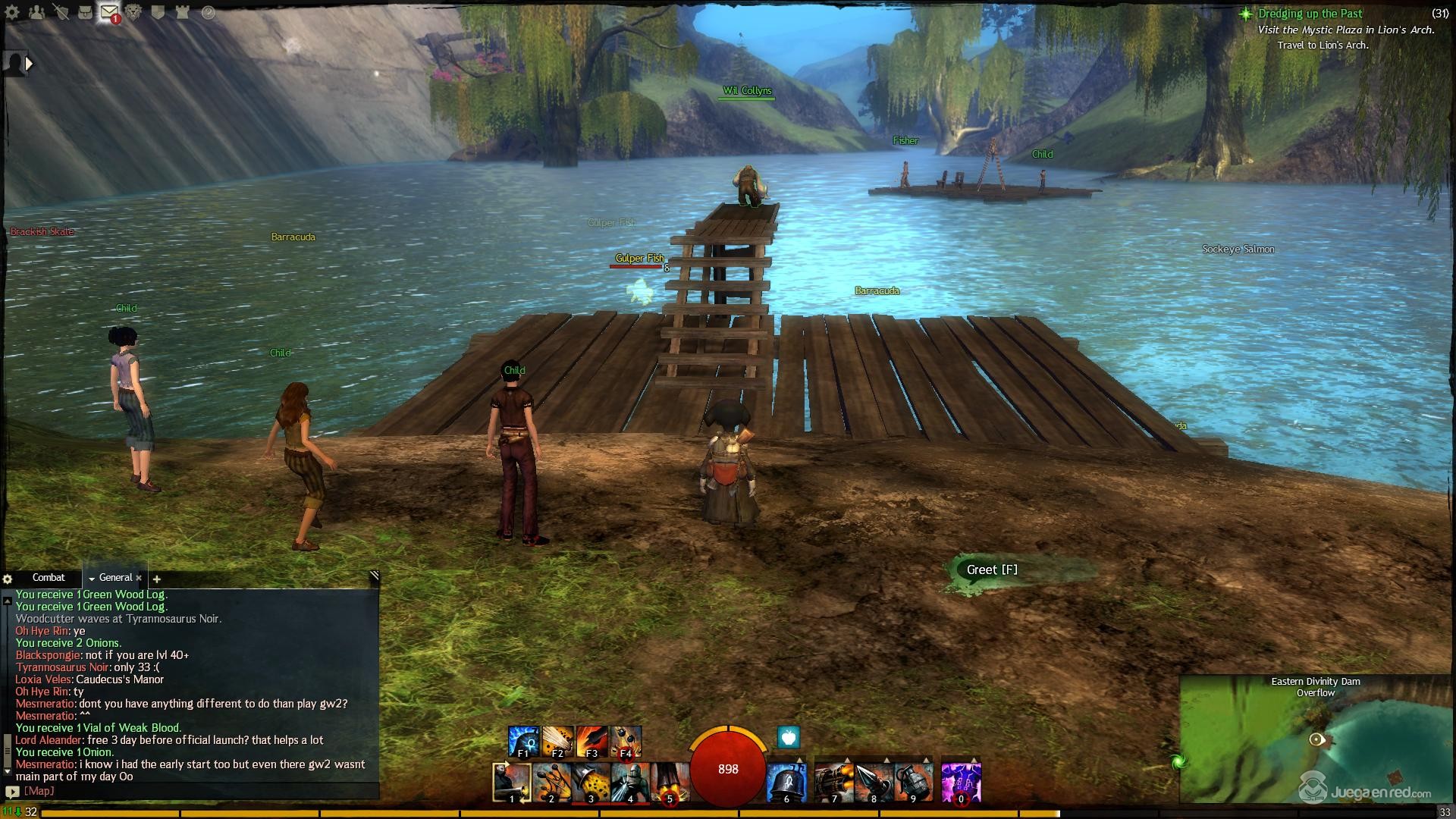Viewport: 1456px width, 819px height.
Task: Open the gear-shaped game menu icon
Action: (12, 12)
